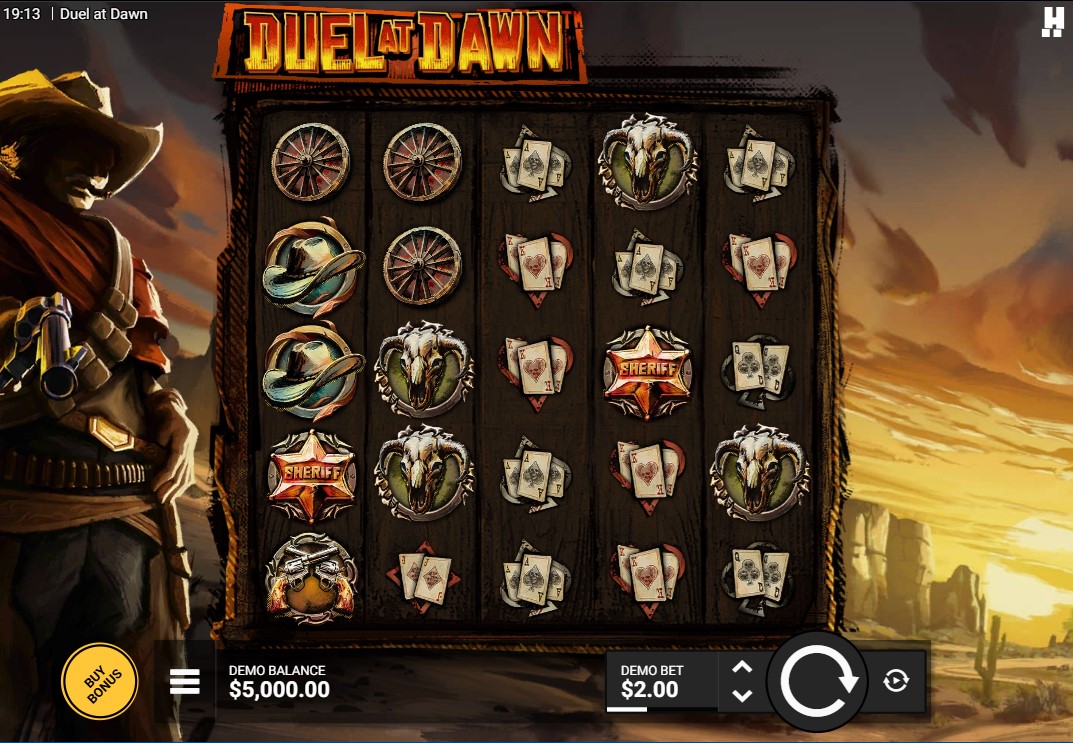The width and height of the screenshot is (1073, 743).
Task: Increase the demo bet with up arrow
Action: point(742,668)
